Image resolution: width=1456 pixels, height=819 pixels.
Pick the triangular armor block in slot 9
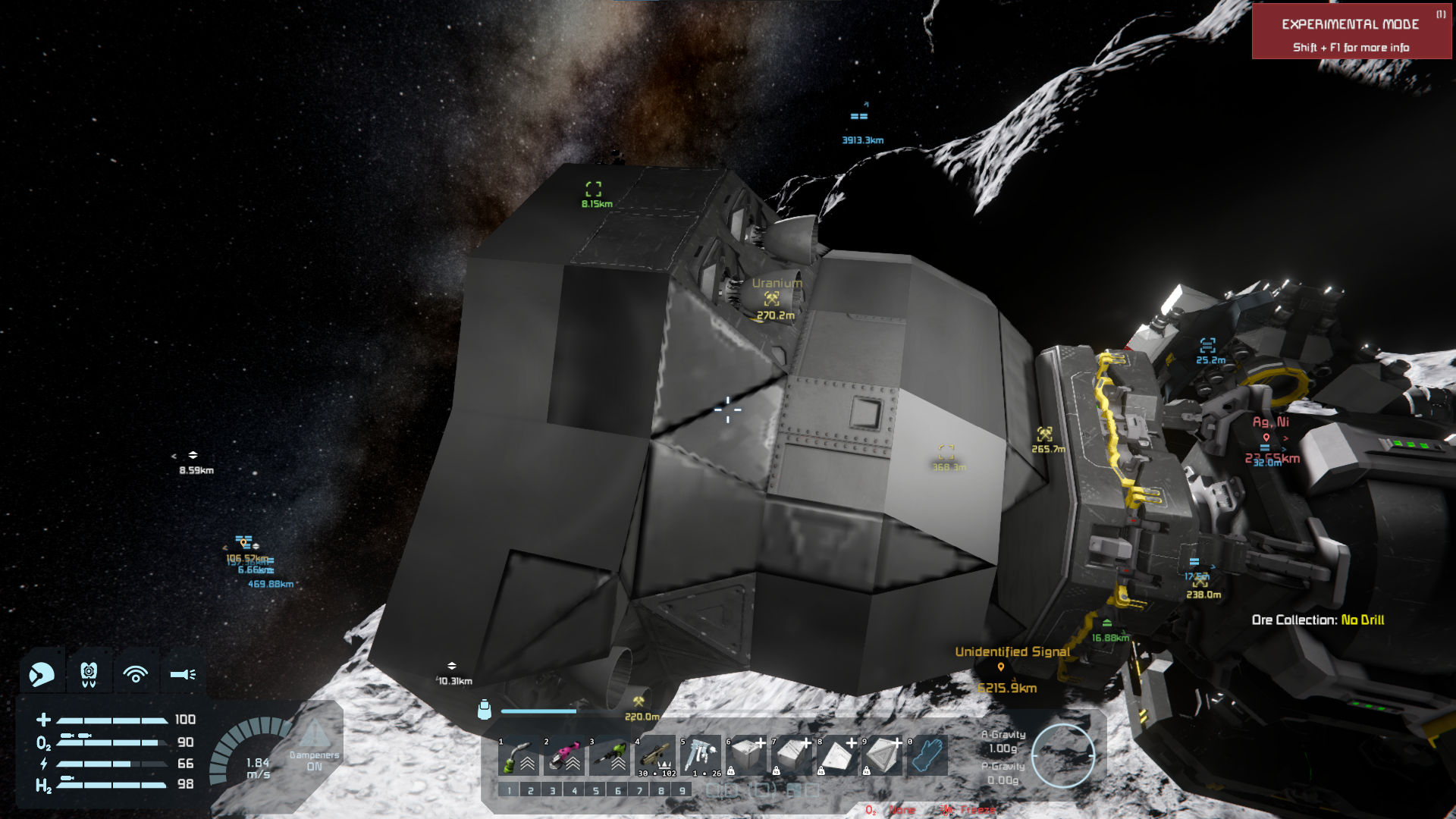[882, 755]
